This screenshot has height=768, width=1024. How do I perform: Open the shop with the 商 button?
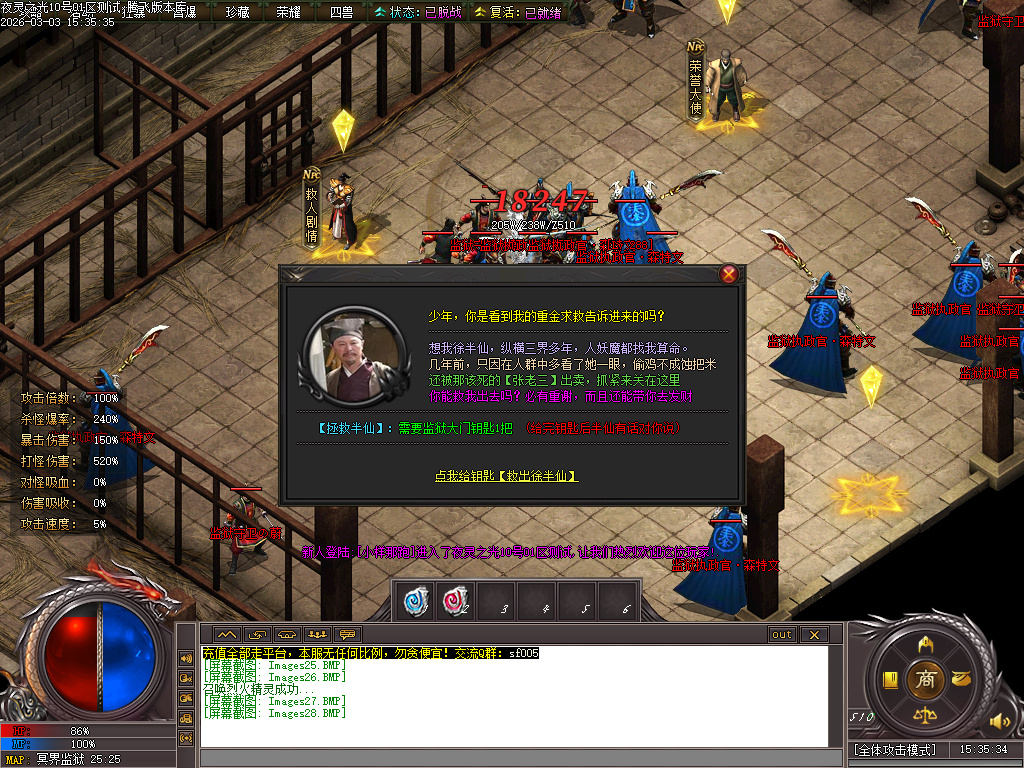[925, 679]
